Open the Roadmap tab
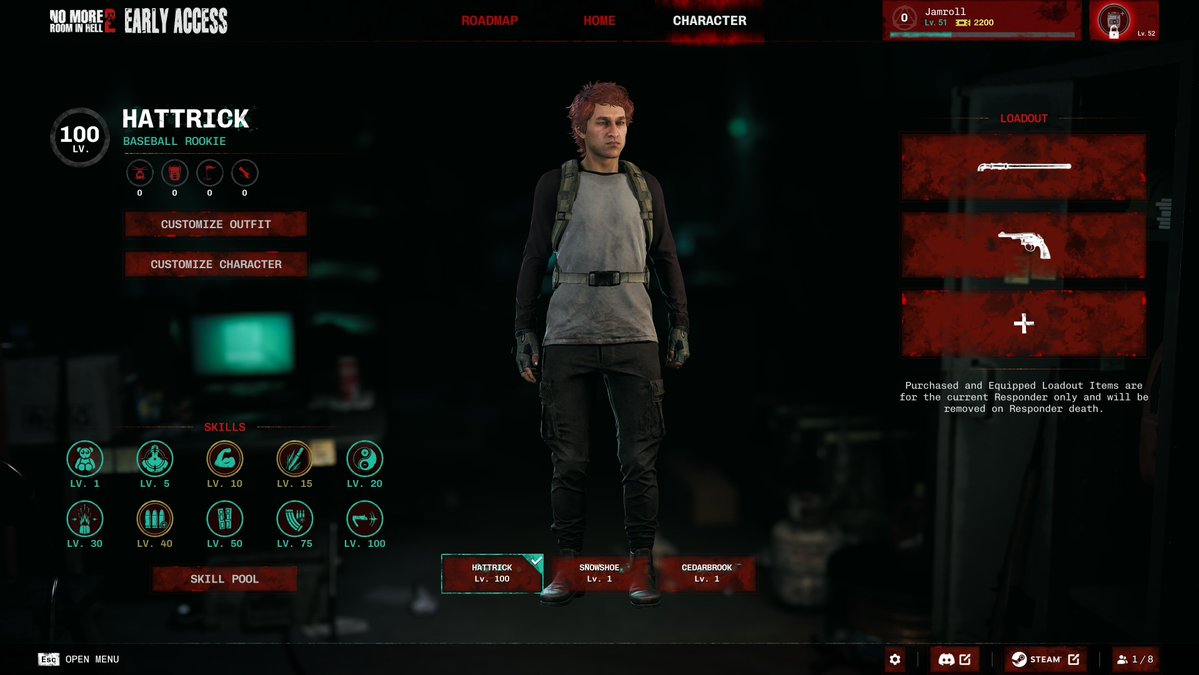This screenshot has width=1199, height=675. pos(489,21)
